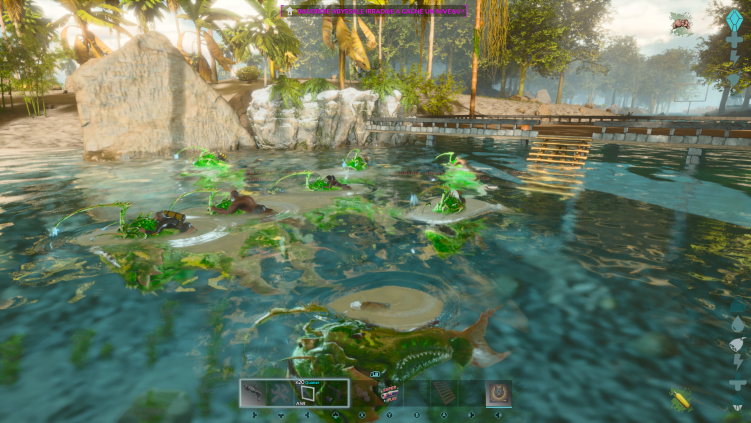The height and width of the screenshot is (423, 751).
Task: Select the wooden ramp hotbar slot
Action: point(443,393)
